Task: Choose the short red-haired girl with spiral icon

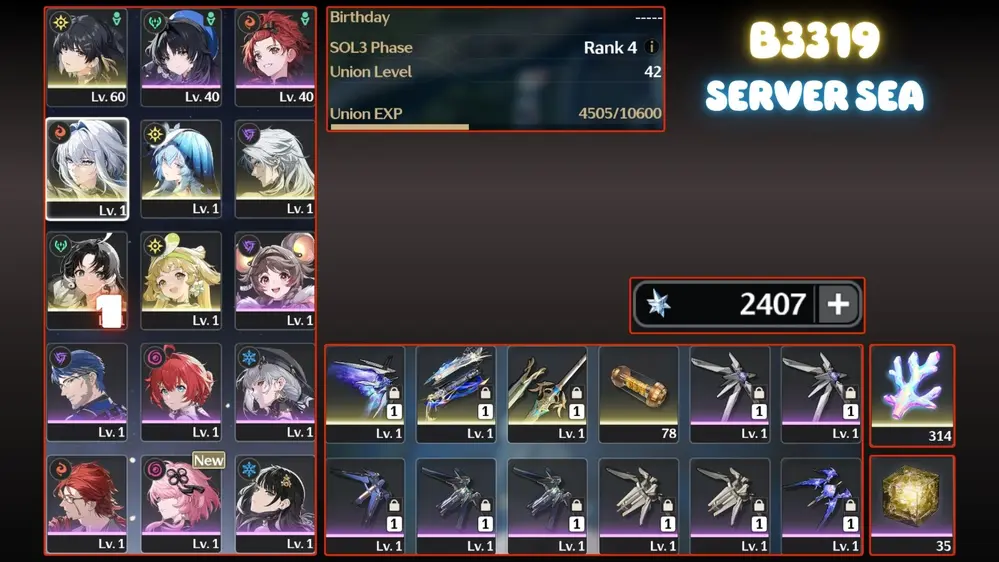Action: [181, 393]
